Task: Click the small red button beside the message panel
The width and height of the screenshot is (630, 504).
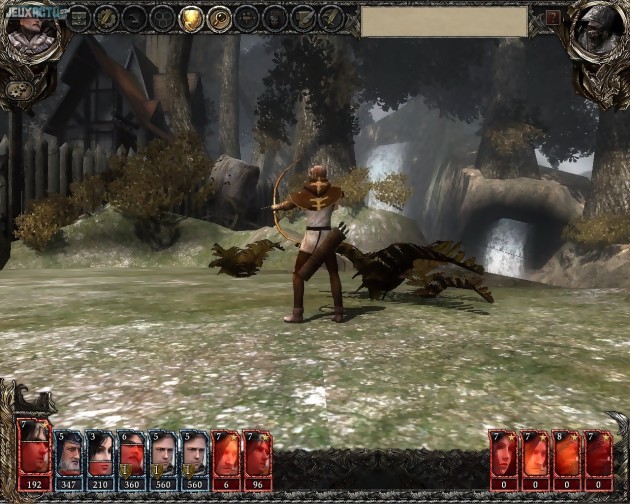Action: click(552, 18)
